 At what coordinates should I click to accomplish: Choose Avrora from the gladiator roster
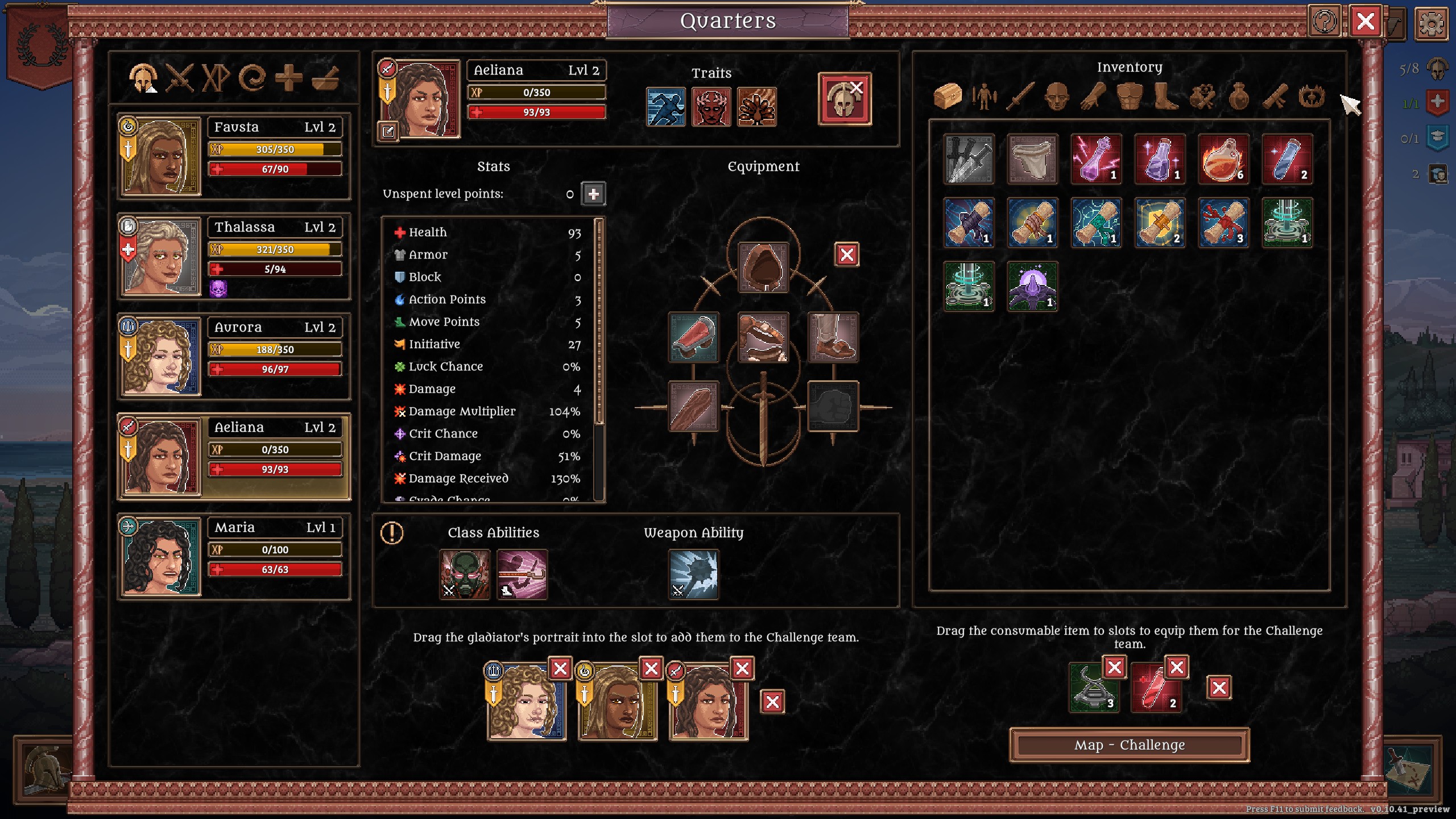(233, 356)
